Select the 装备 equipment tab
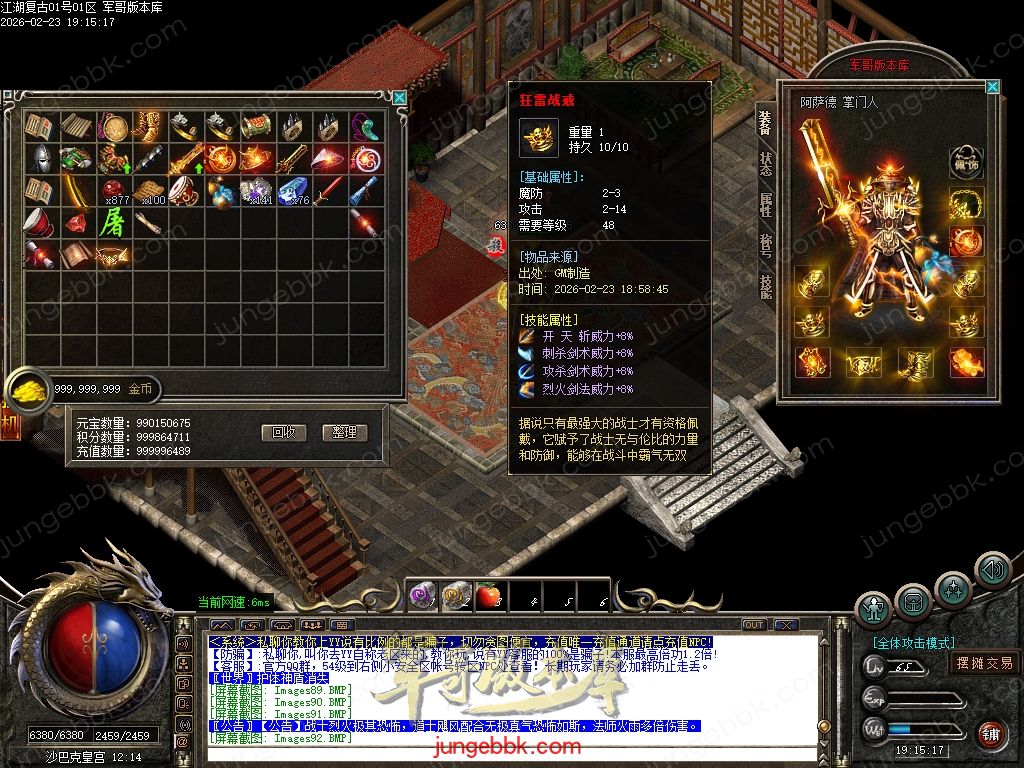This screenshot has height=768, width=1024. pos(766,122)
